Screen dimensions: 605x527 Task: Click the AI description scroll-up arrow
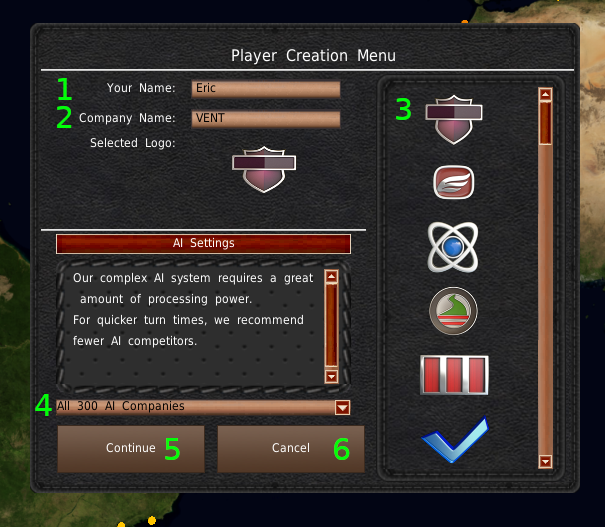[x=331, y=276]
